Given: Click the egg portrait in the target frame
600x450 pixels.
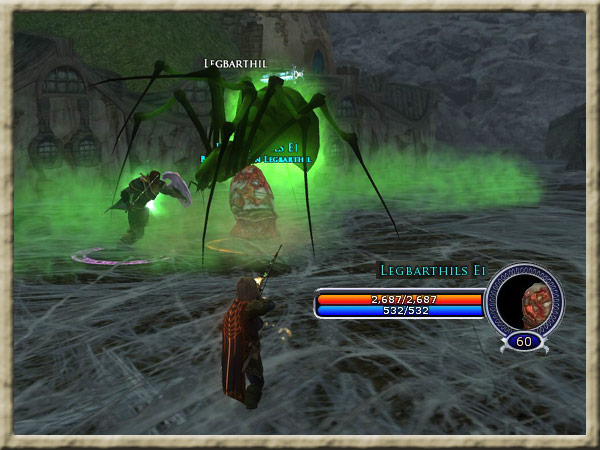Looking at the screenshot, I should tap(526, 298).
